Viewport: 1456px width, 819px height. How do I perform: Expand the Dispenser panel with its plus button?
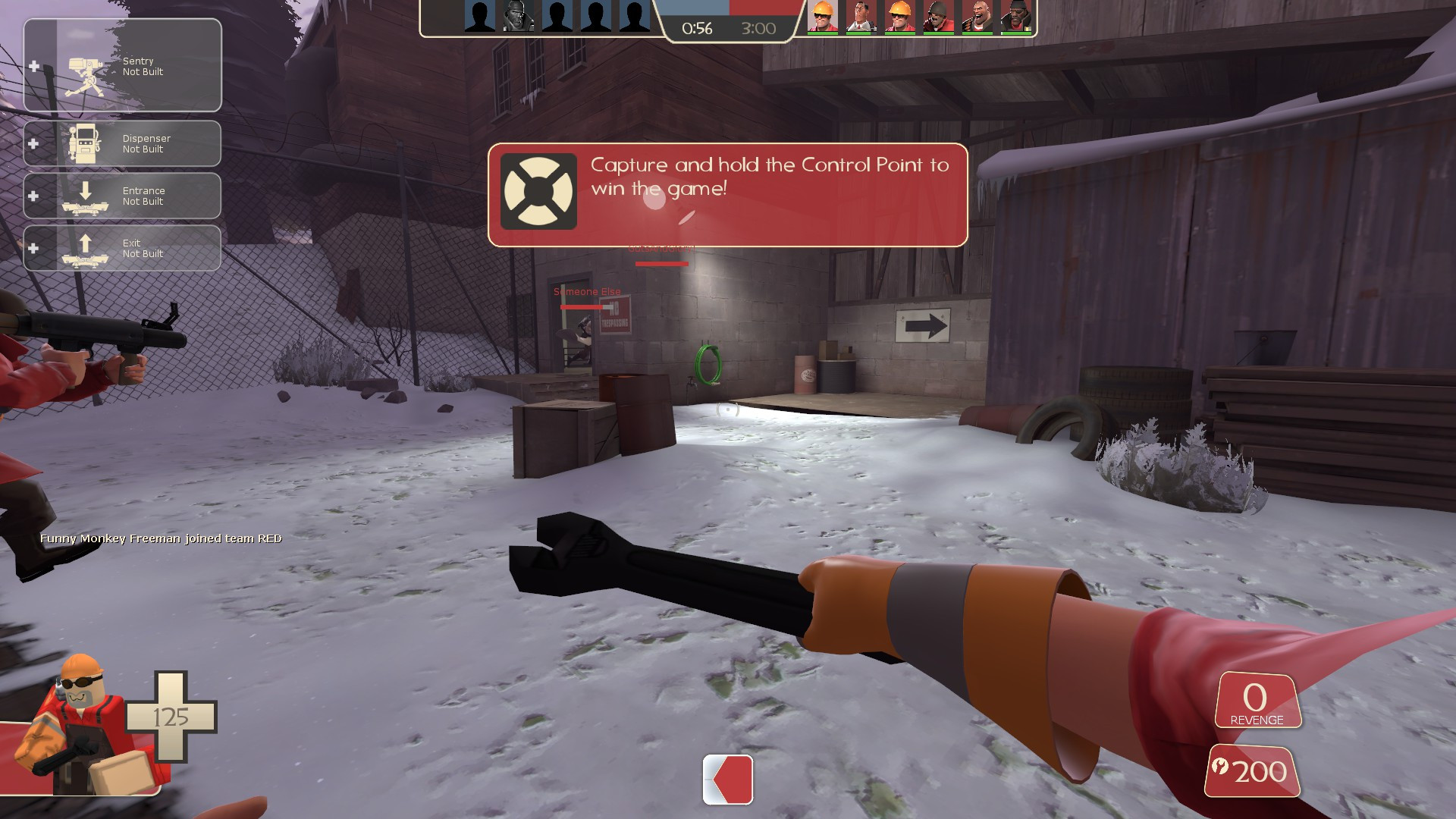tap(33, 143)
